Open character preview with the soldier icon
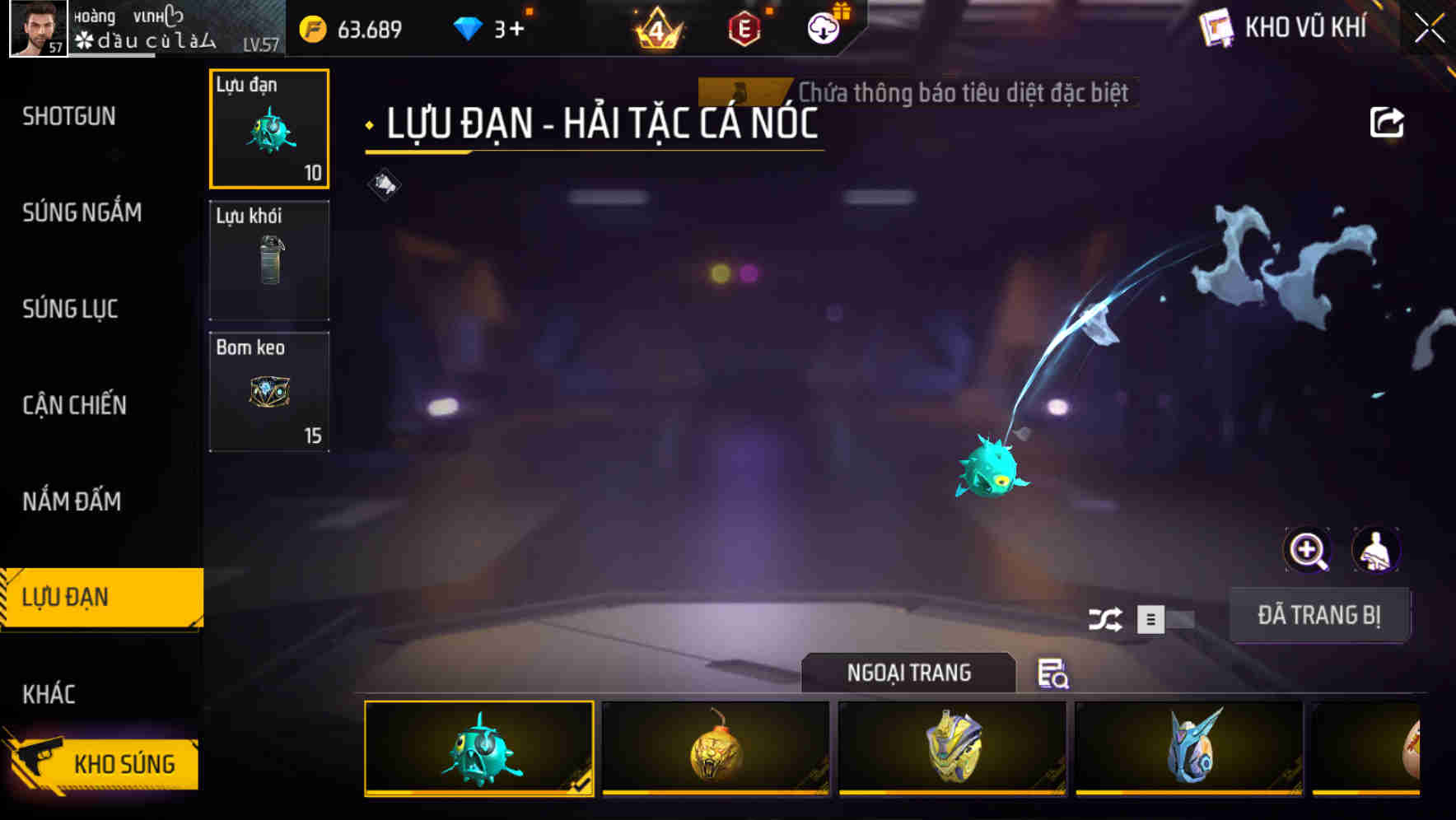 click(x=1377, y=550)
